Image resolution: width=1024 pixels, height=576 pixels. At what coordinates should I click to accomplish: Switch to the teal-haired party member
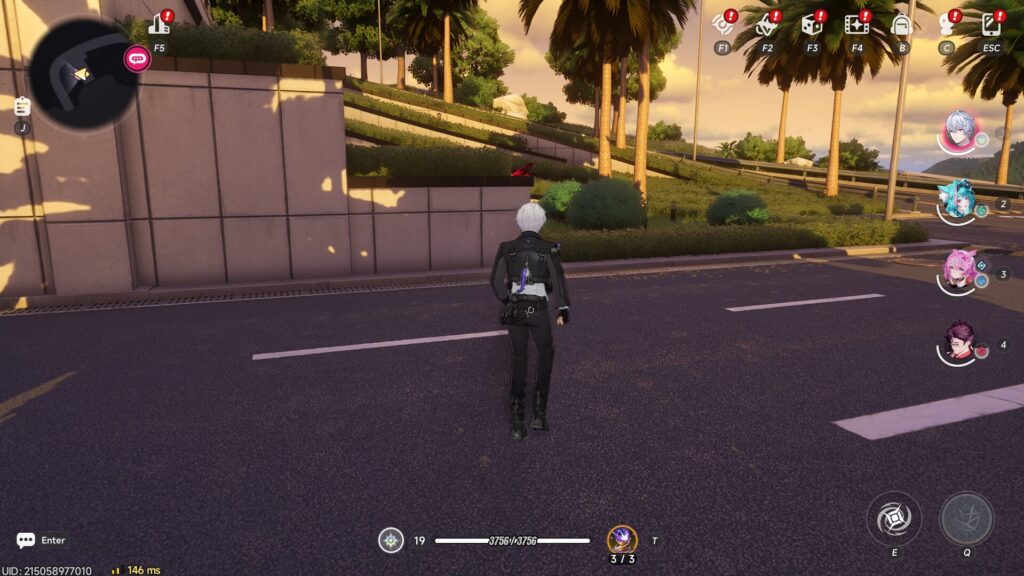tap(960, 200)
